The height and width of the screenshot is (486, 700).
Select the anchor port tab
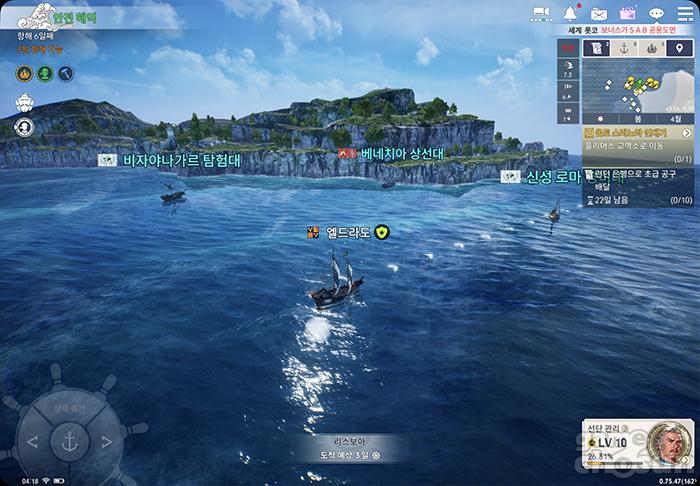[x=624, y=47]
